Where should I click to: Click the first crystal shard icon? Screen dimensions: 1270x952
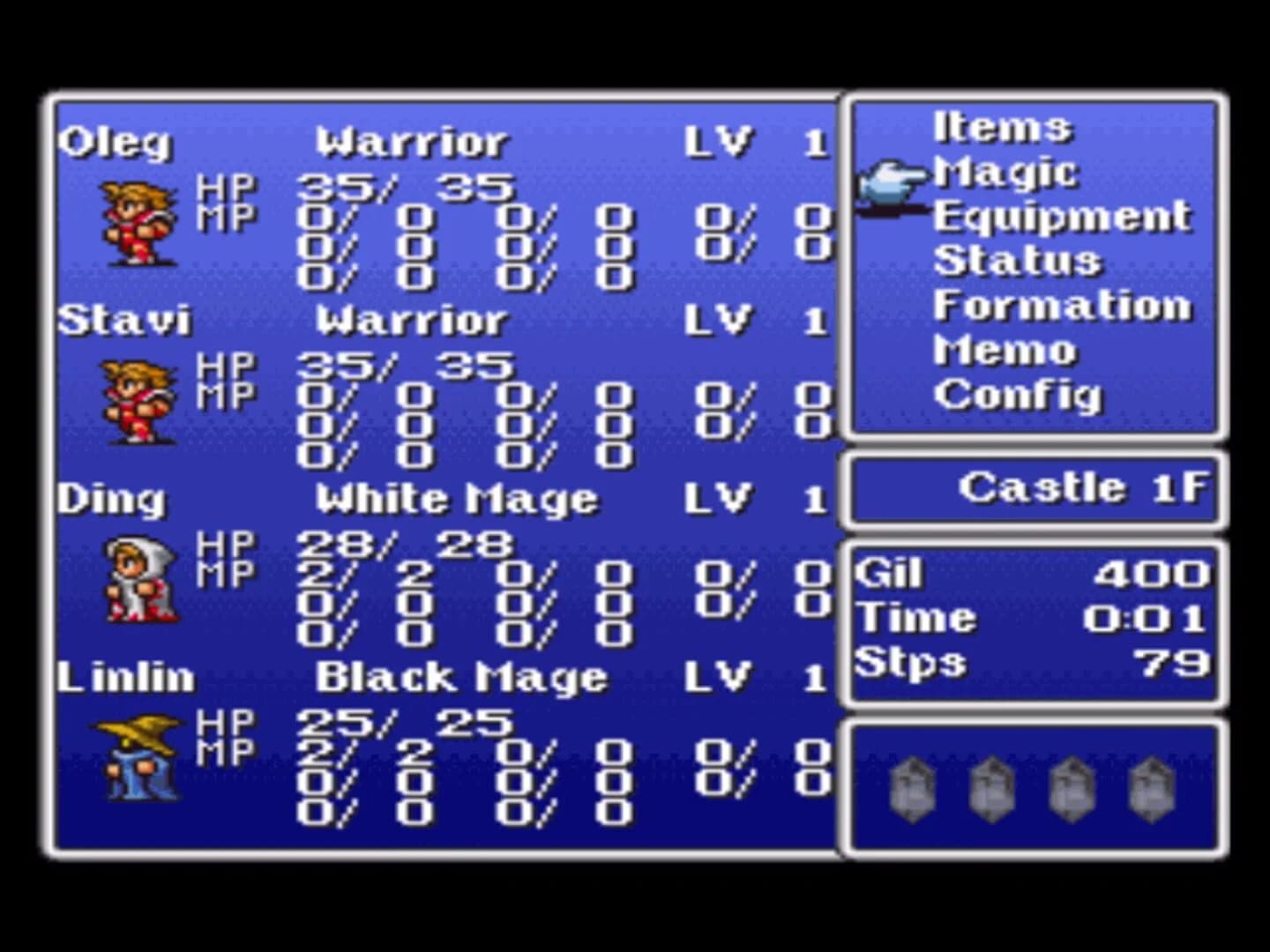[912, 789]
